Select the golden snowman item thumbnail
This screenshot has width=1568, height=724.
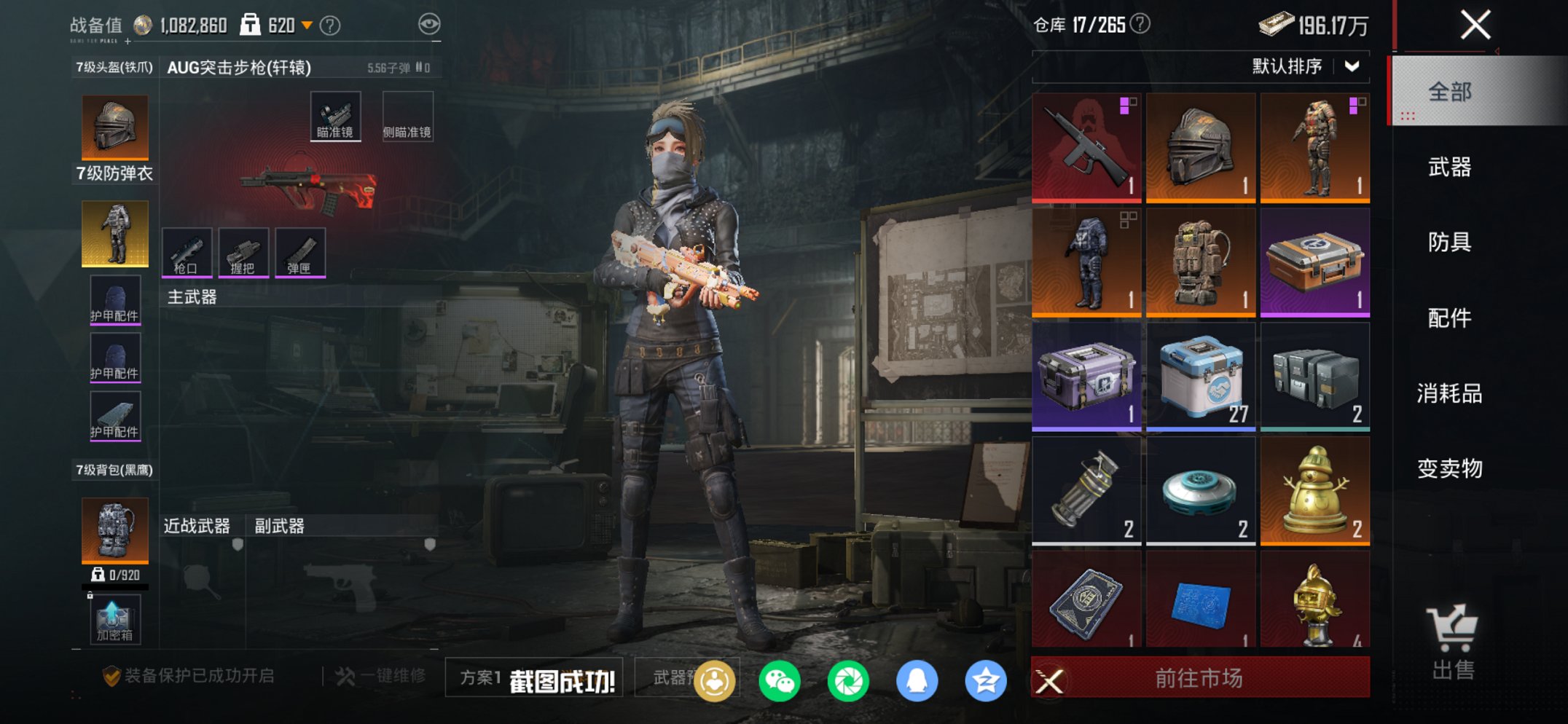(x=1315, y=489)
